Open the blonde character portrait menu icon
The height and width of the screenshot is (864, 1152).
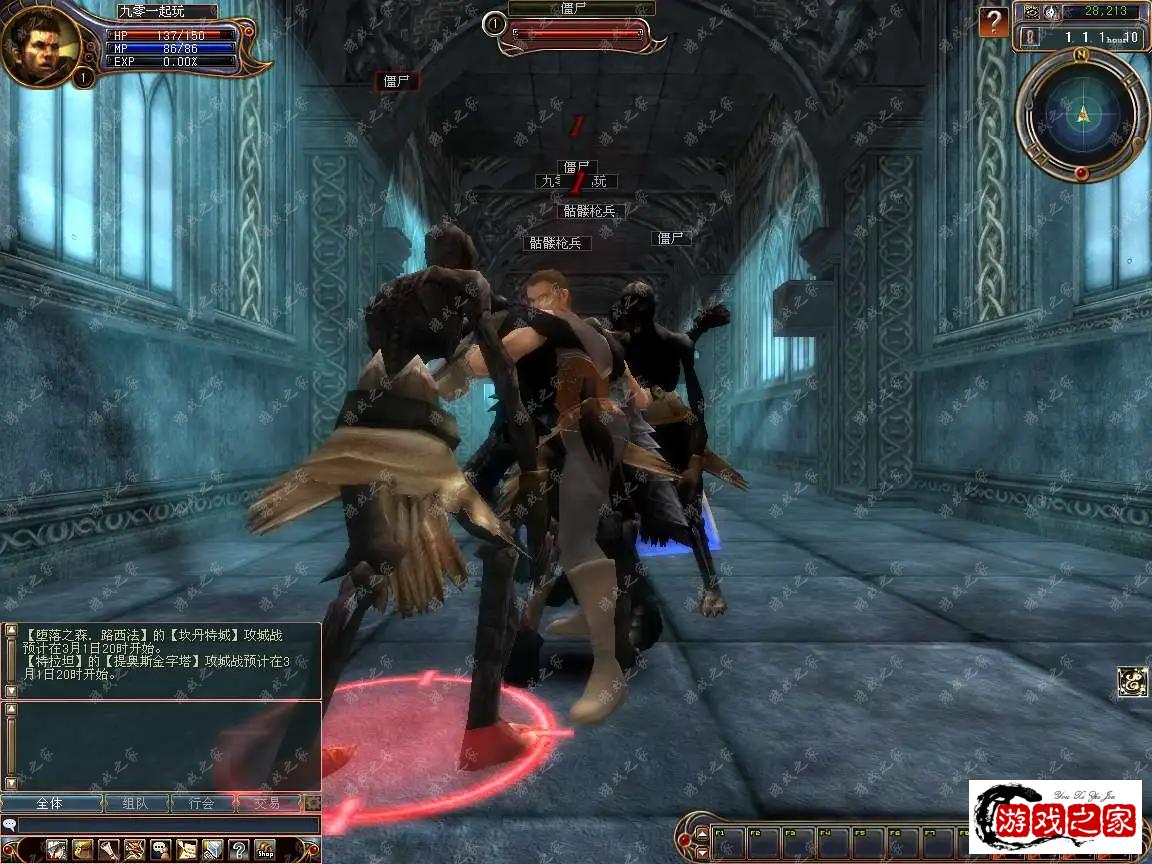pos(83,851)
